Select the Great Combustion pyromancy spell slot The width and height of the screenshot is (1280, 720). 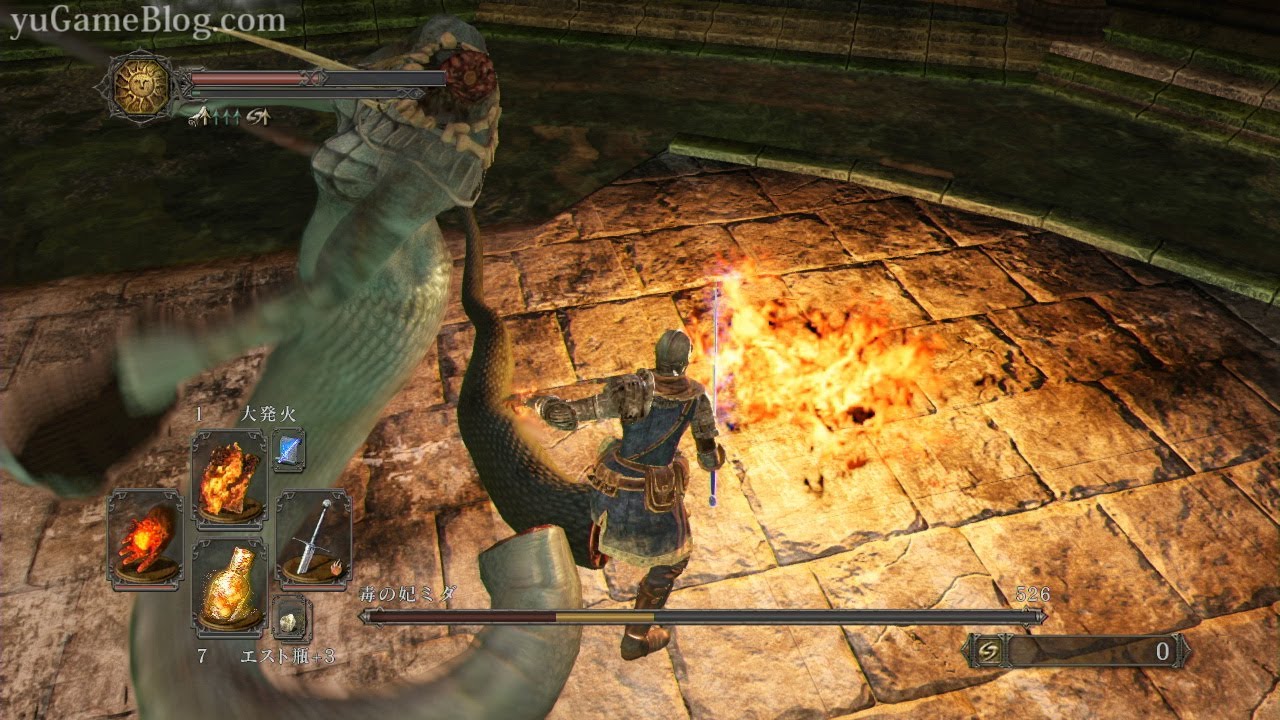click(229, 479)
